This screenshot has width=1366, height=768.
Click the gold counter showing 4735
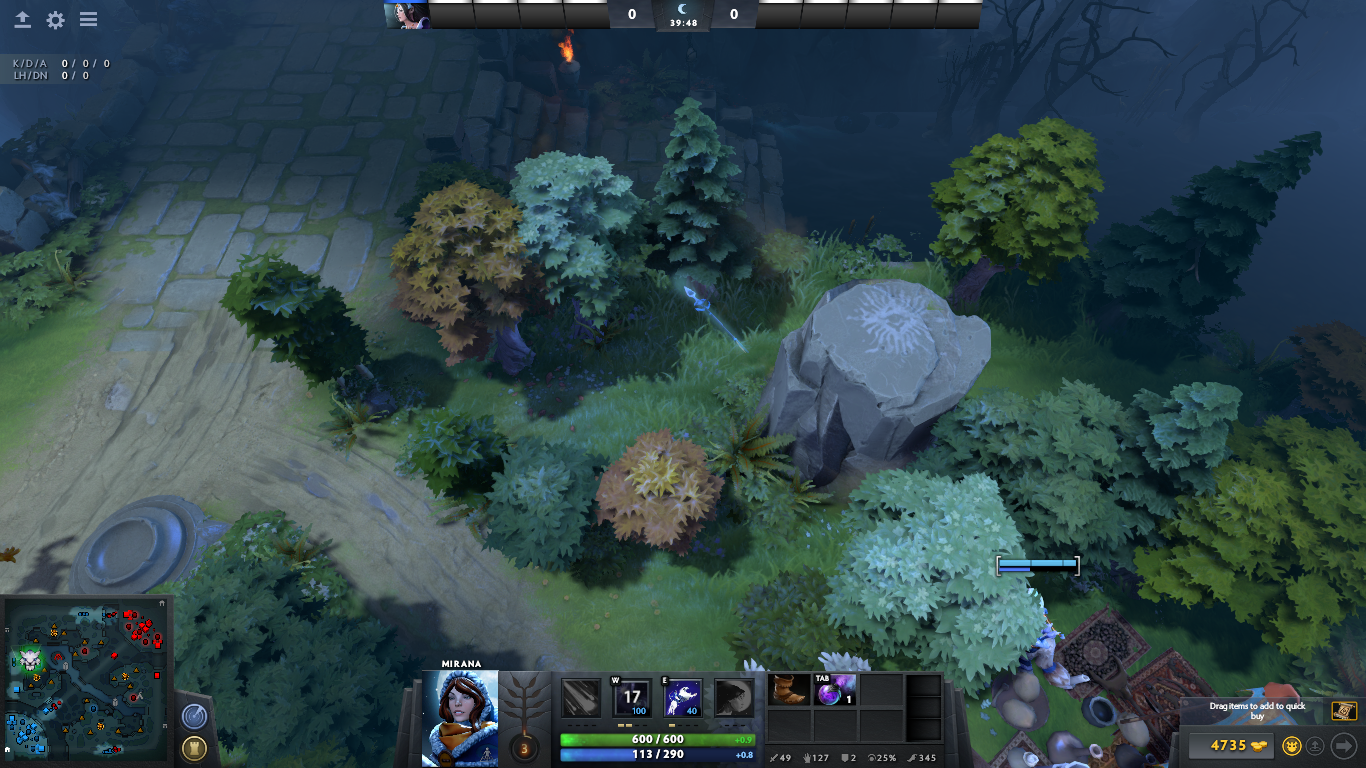[x=1232, y=745]
